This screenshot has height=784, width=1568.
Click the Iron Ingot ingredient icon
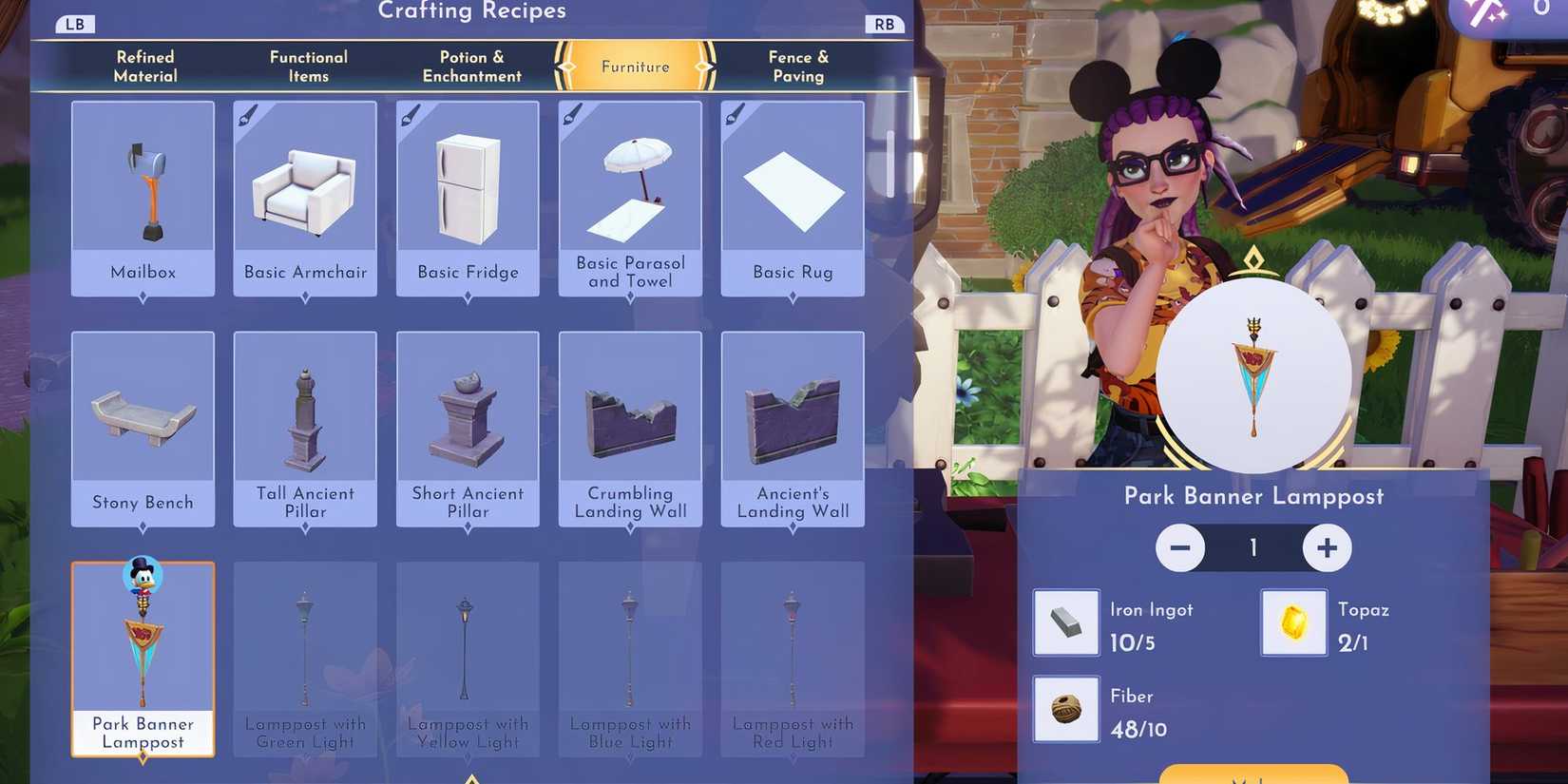click(1065, 622)
